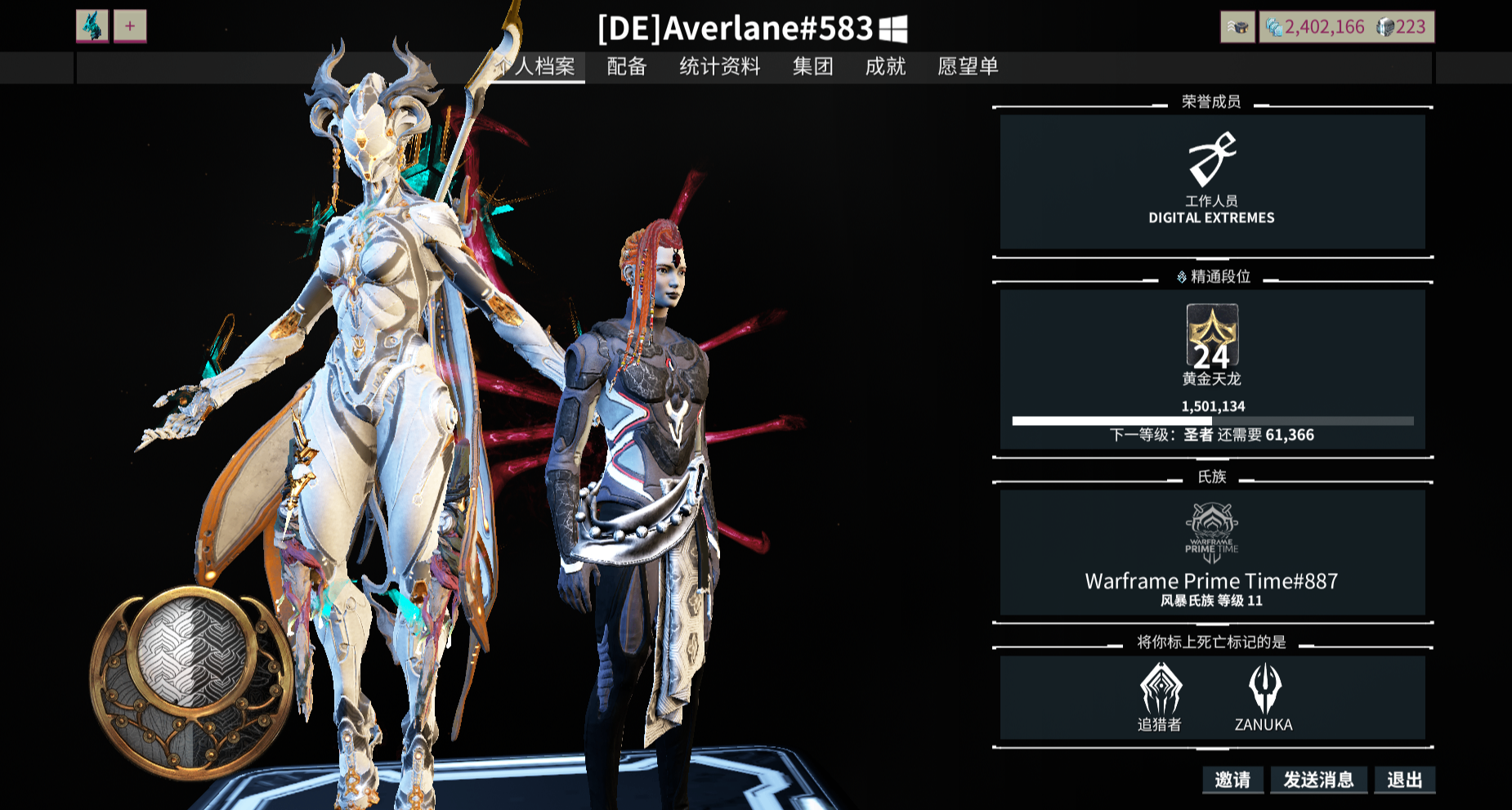
Task: Switch to the 个人档案 tab
Action: coord(539,66)
